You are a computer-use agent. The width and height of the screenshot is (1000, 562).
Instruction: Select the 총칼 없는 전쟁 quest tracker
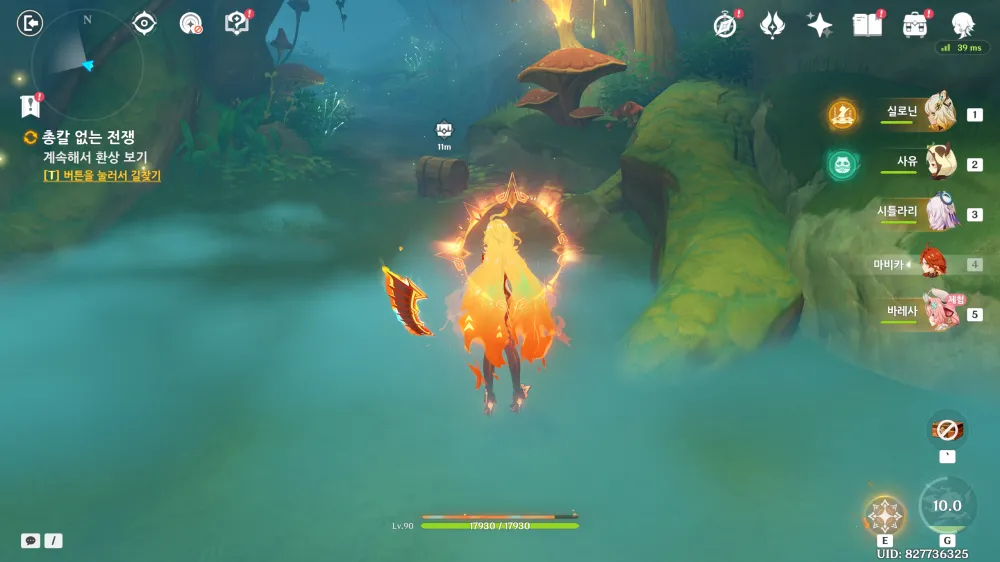point(88,137)
